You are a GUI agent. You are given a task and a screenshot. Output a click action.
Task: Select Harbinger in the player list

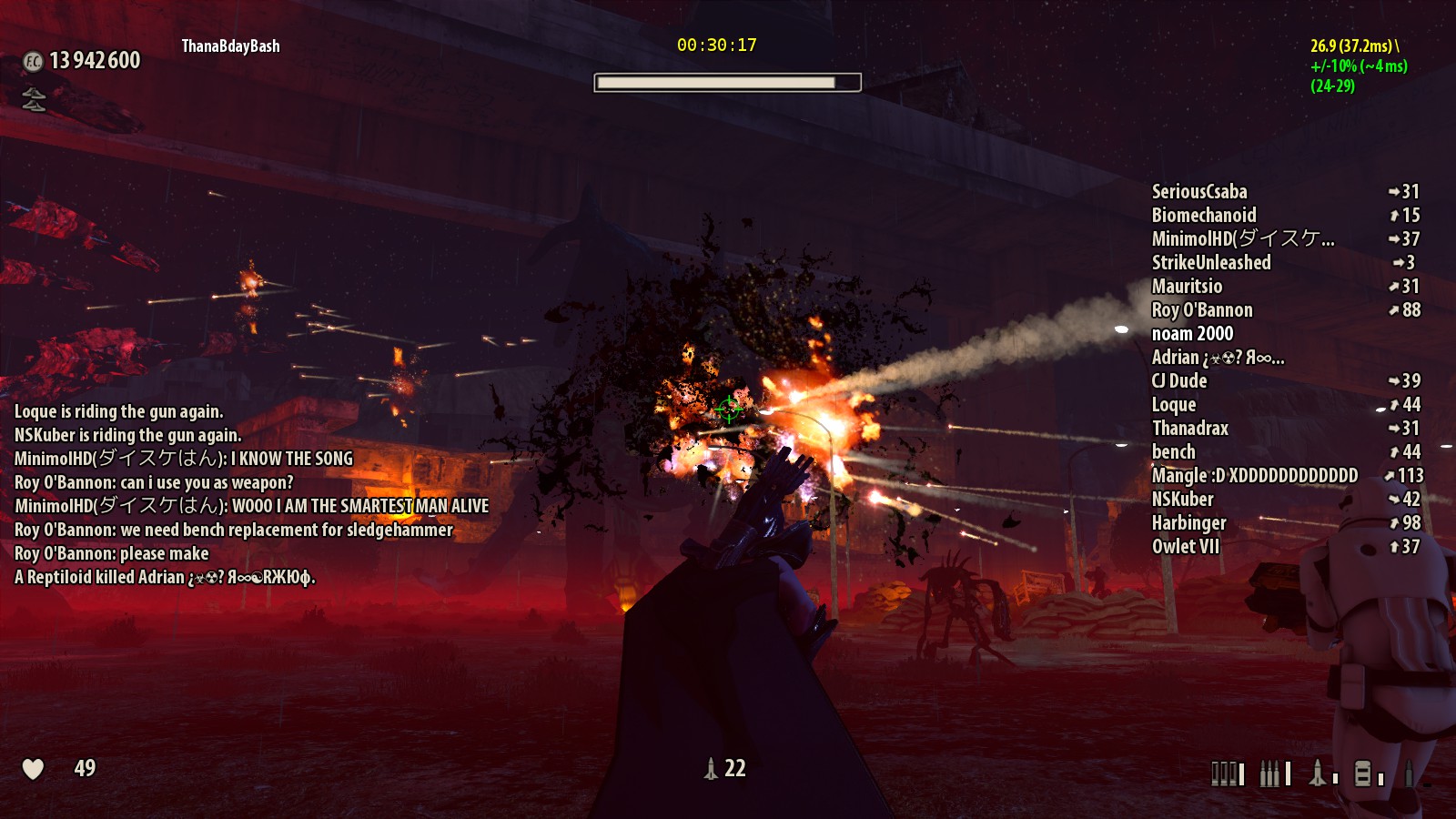(x=1189, y=523)
